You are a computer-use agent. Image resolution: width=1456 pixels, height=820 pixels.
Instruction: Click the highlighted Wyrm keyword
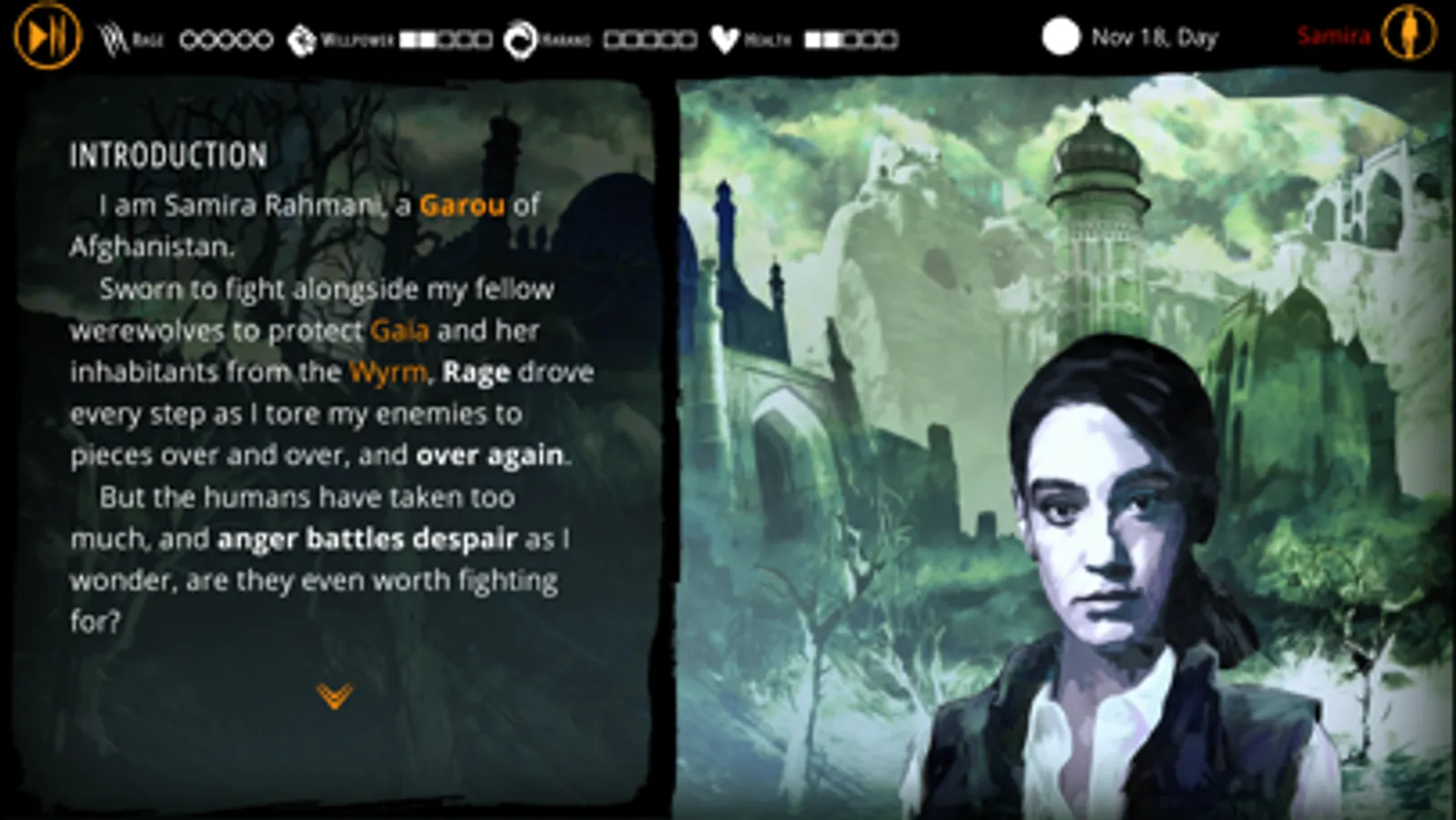(x=386, y=371)
